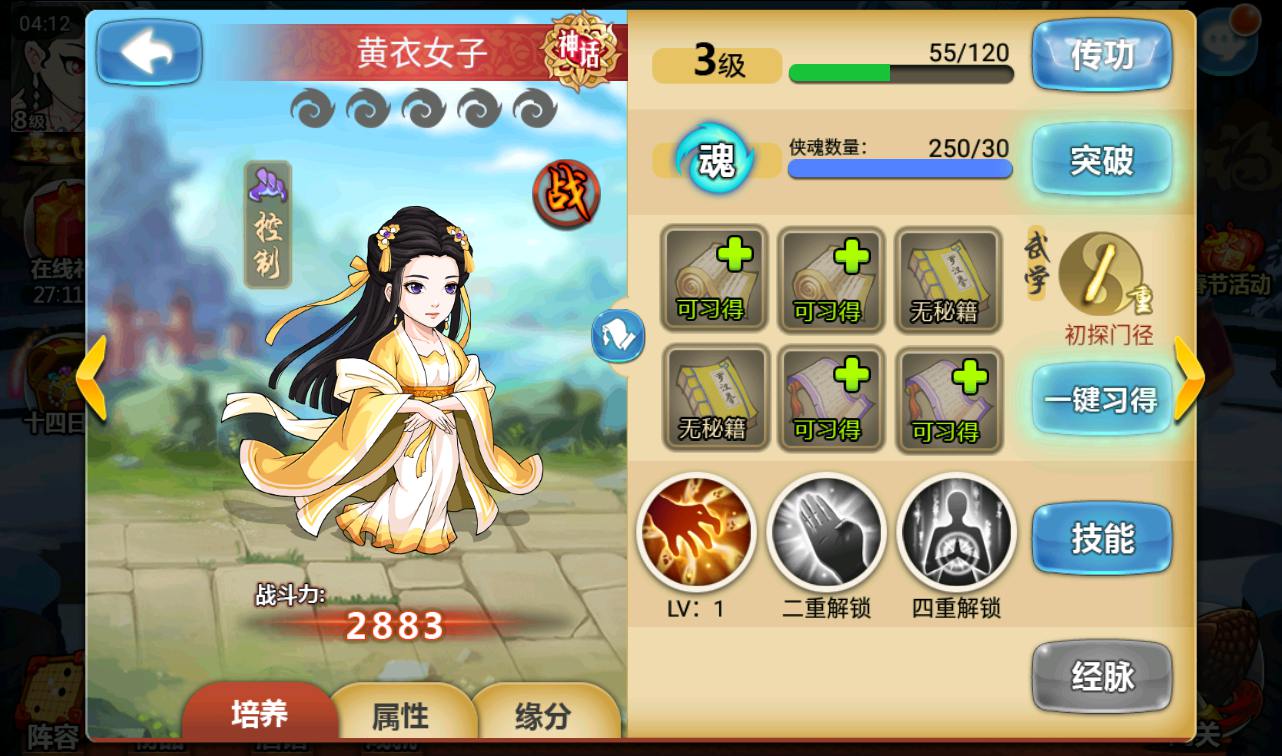Choose 一键习得 to learn all manuals

click(x=1101, y=400)
